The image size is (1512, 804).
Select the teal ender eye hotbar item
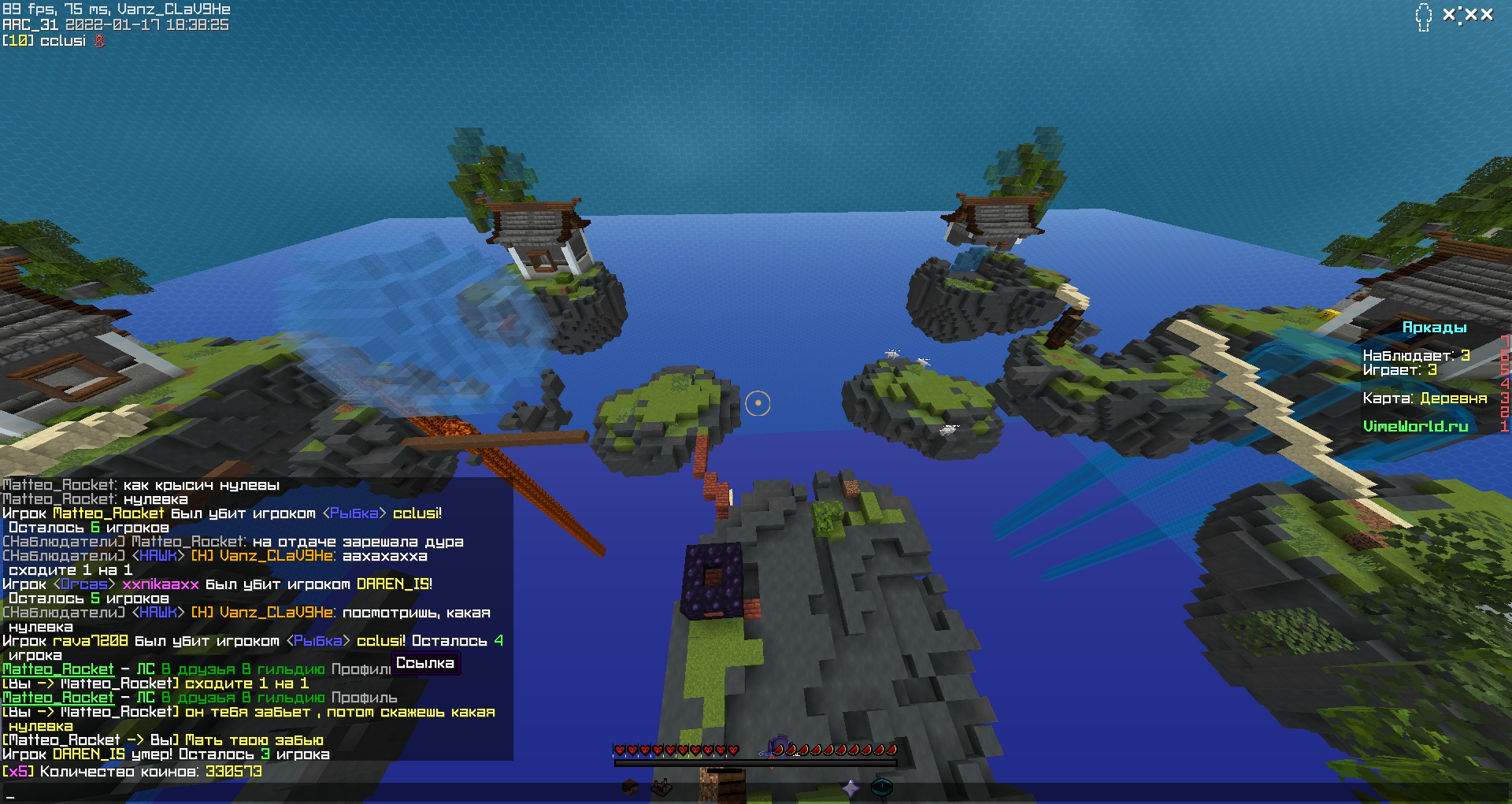pyautogui.click(x=882, y=787)
